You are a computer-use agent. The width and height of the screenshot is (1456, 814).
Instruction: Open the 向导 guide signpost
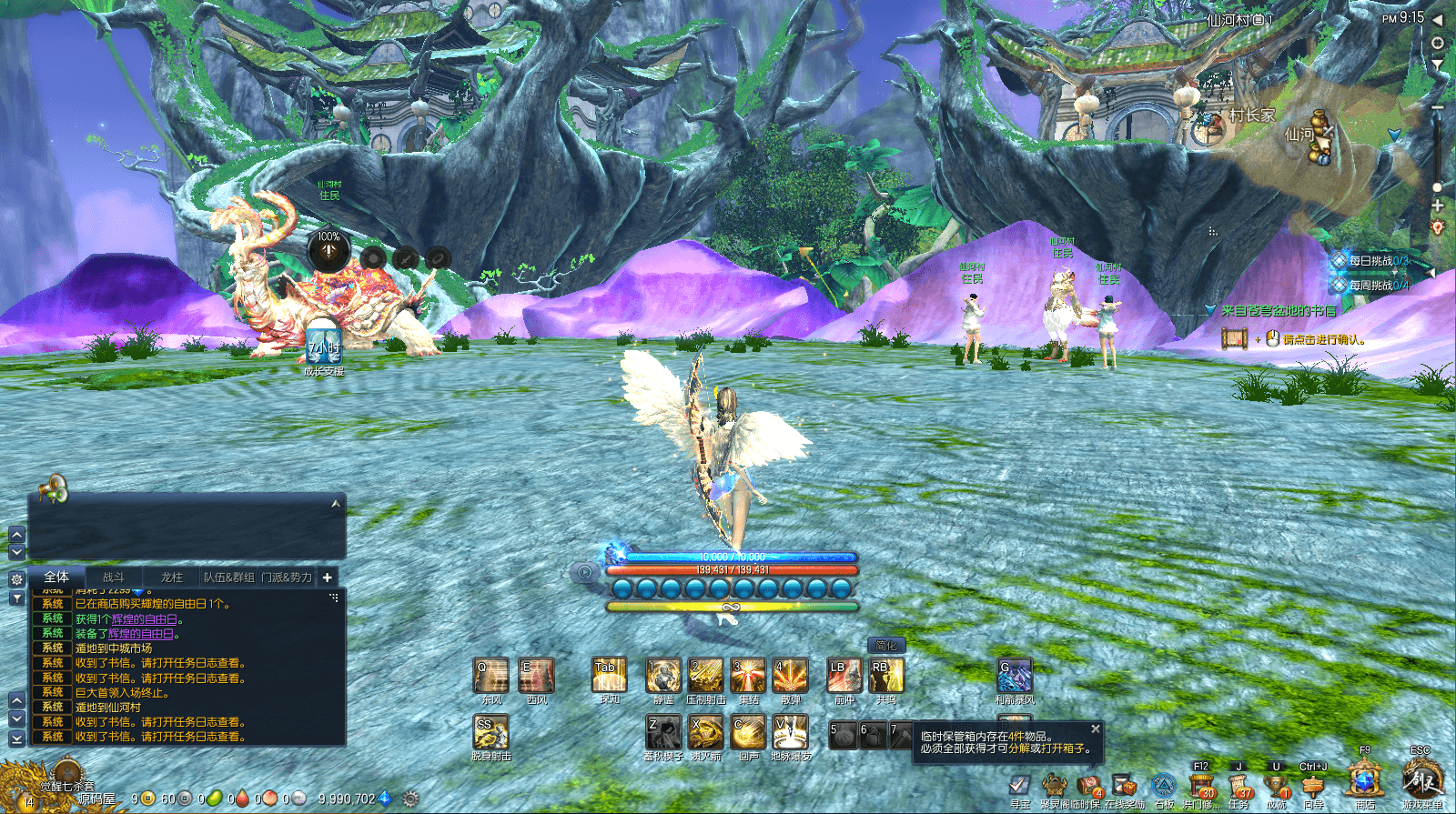1313,786
